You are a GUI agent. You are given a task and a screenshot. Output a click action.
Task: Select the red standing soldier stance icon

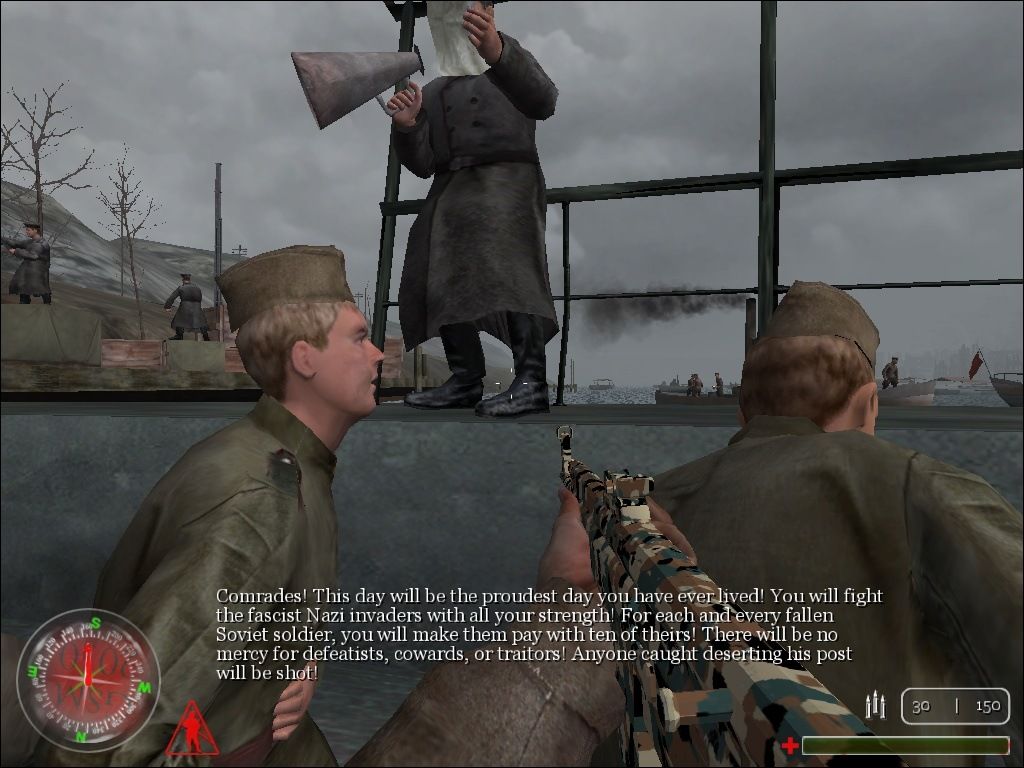click(x=191, y=730)
